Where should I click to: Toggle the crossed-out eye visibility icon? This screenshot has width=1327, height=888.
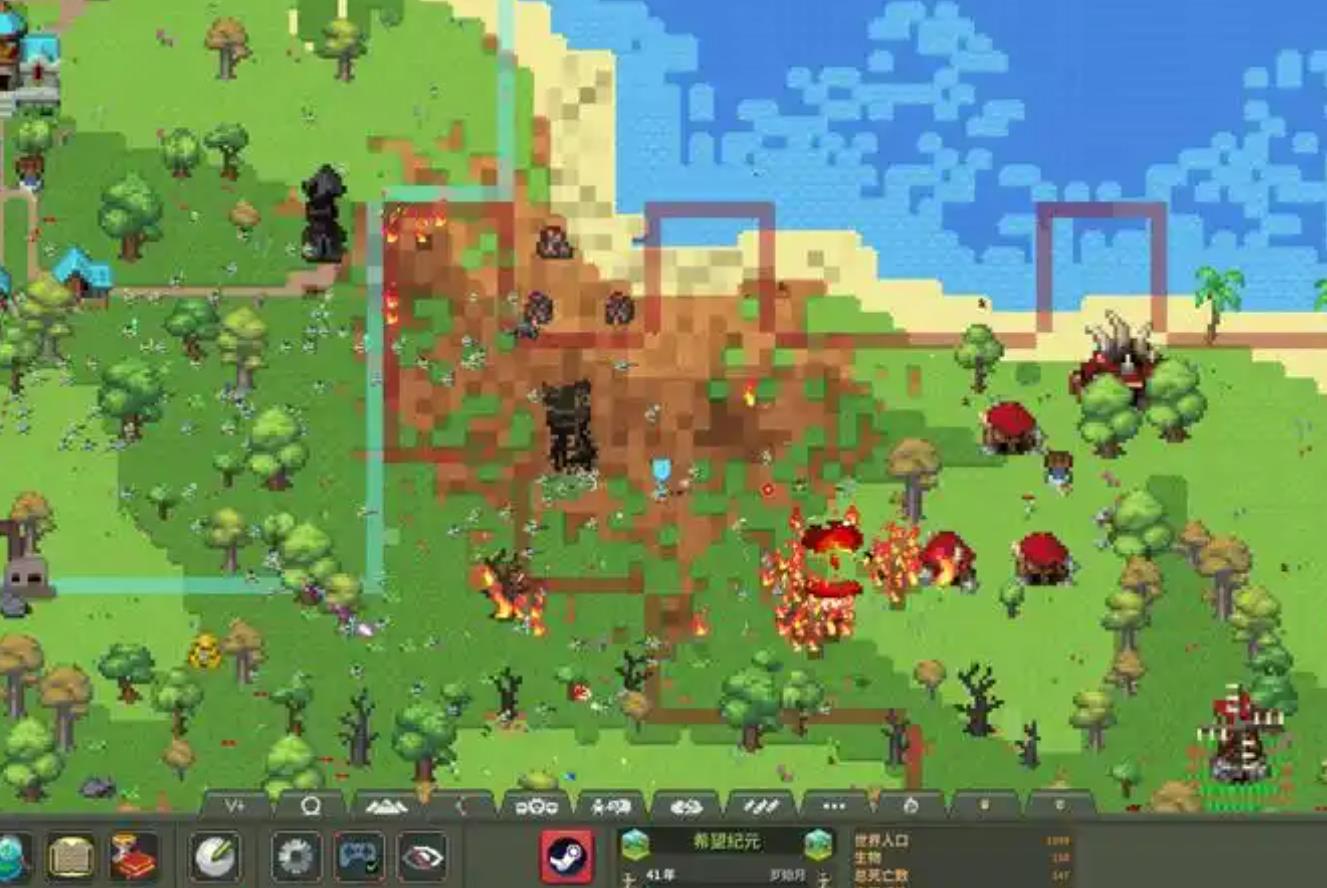click(422, 857)
